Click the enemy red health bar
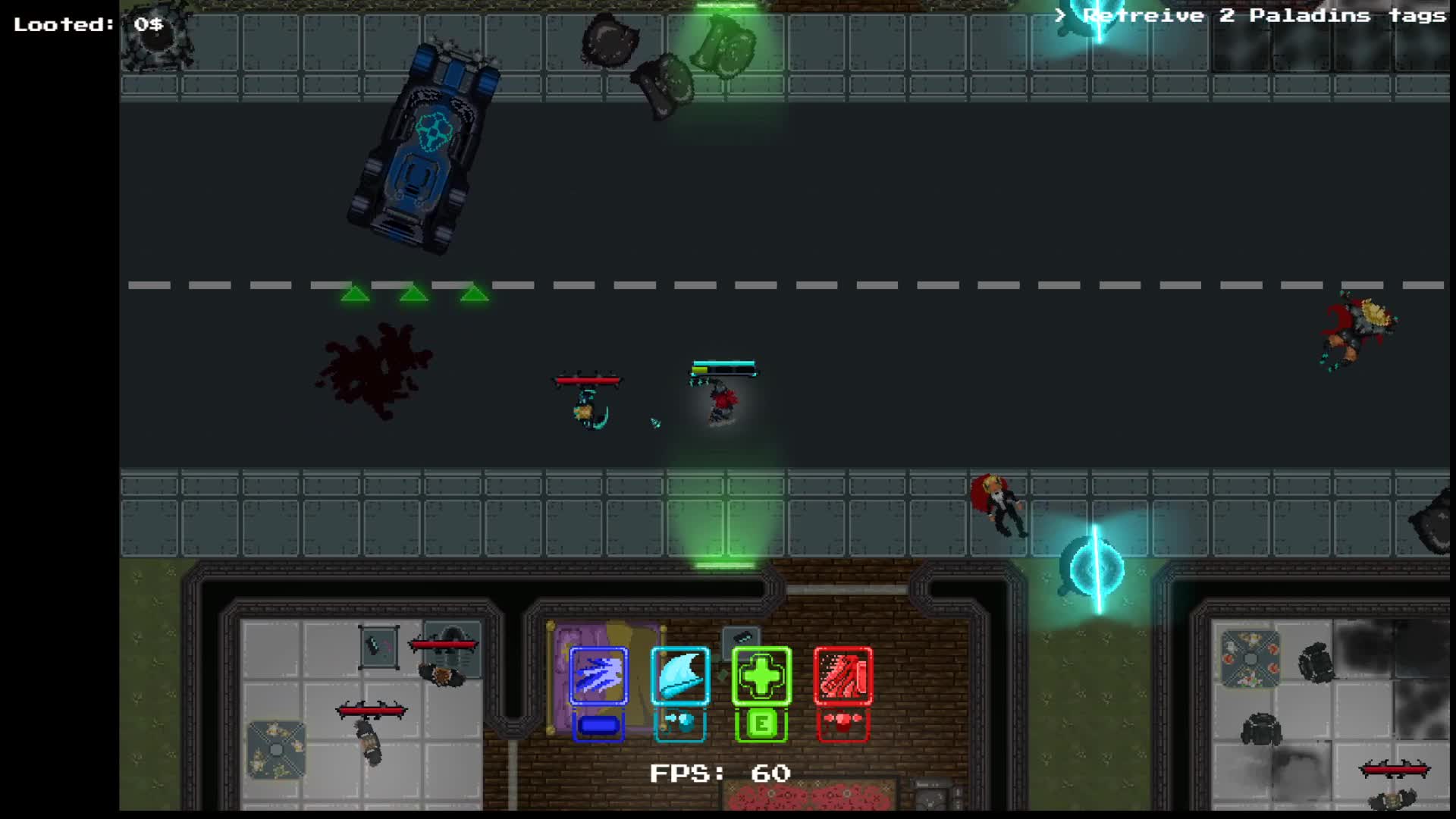This screenshot has height=819, width=1456. point(588,381)
